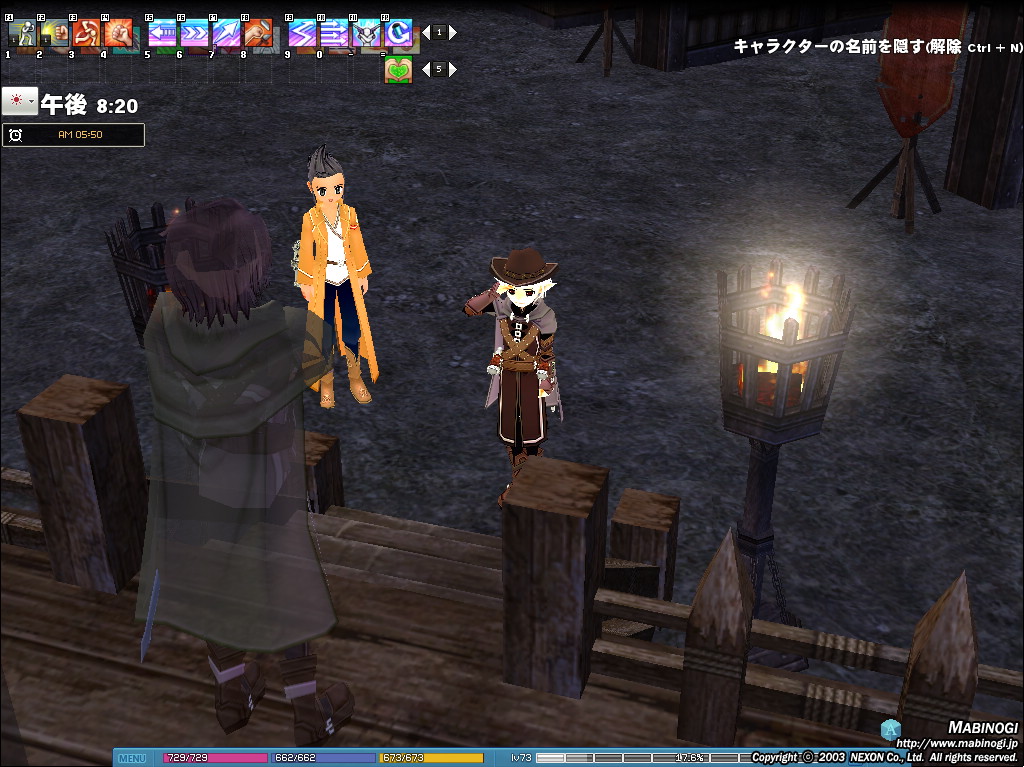Select the F6 double chevron skill
The image size is (1024, 767).
[194, 33]
